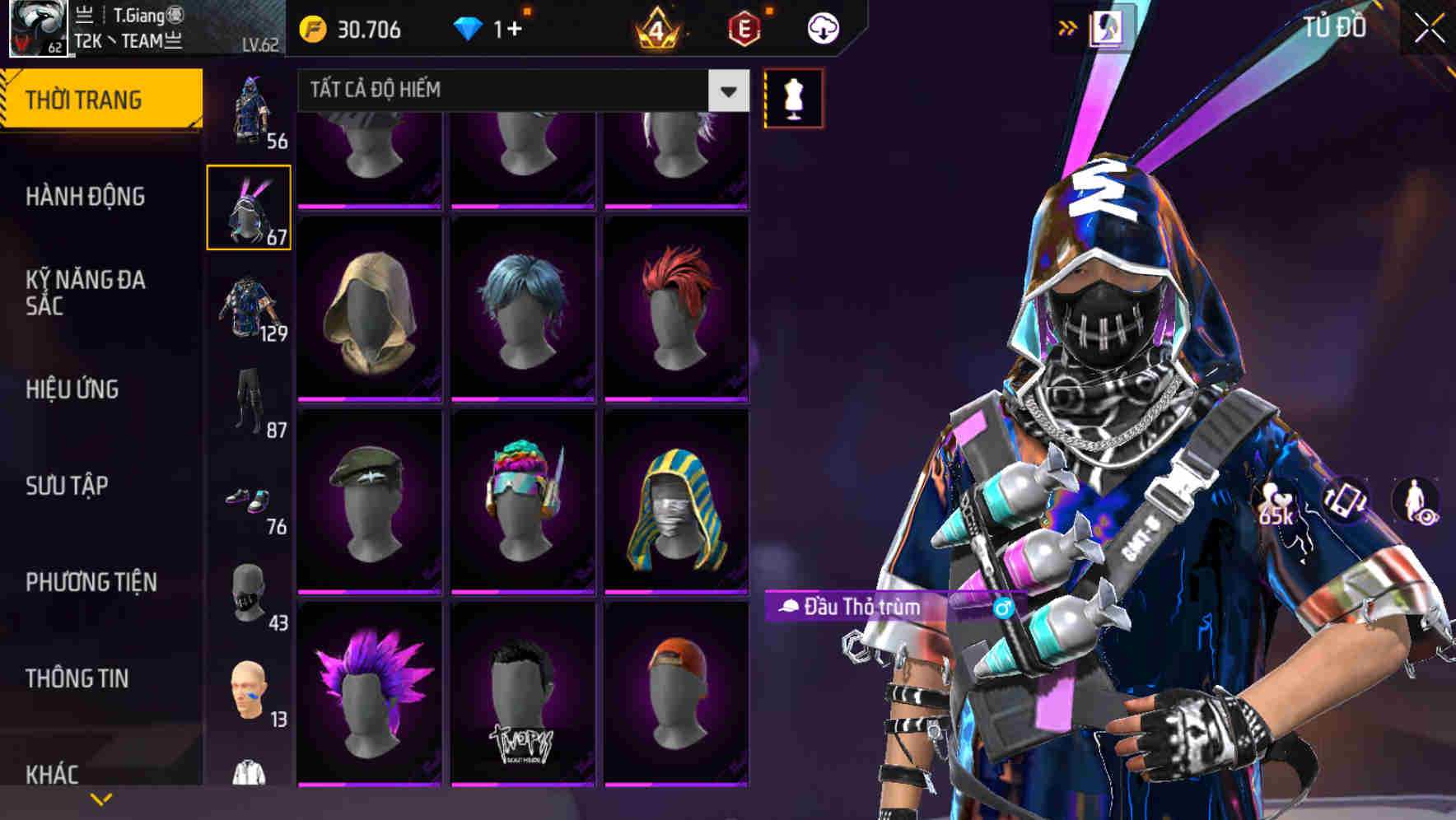Click the double-chevron expander at top right
This screenshot has width=1456, height=820.
1068,26
